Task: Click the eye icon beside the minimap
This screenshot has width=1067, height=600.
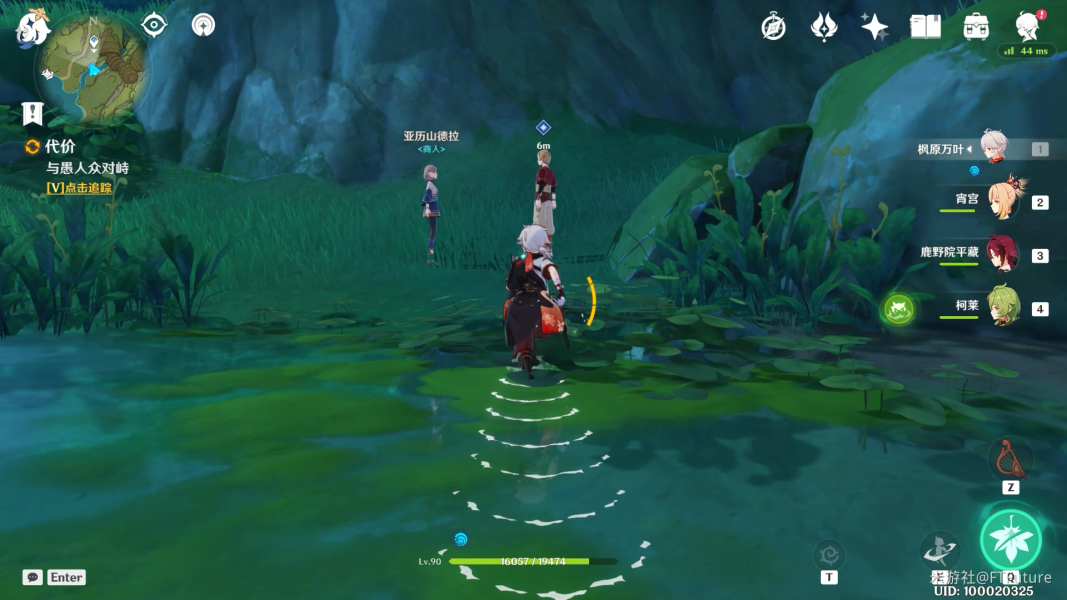Action: click(154, 24)
